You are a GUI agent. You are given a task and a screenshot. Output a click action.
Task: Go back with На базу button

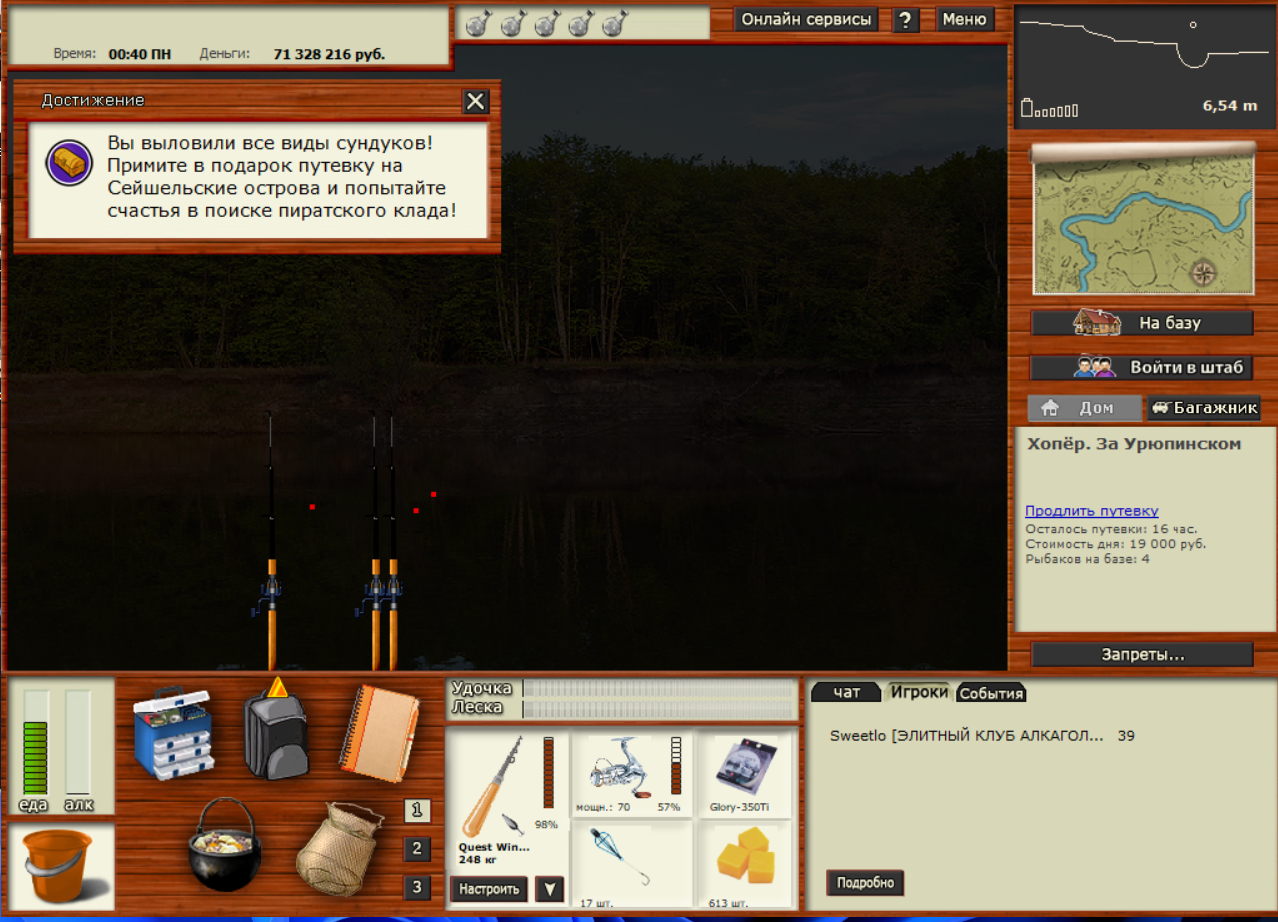pyautogui.click(x=1142, y=323)
